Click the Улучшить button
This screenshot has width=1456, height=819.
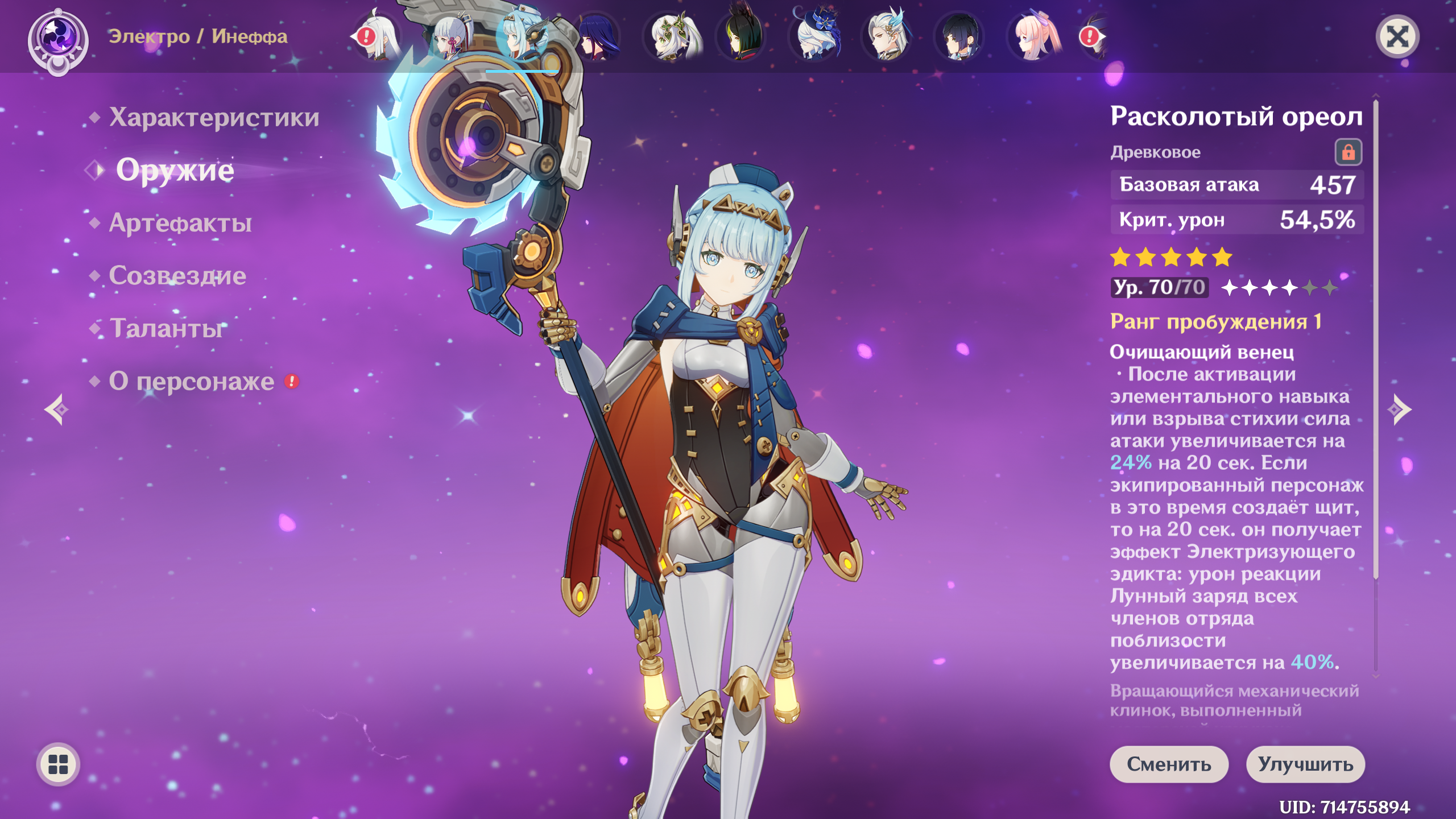click(x=1305, y=764)
